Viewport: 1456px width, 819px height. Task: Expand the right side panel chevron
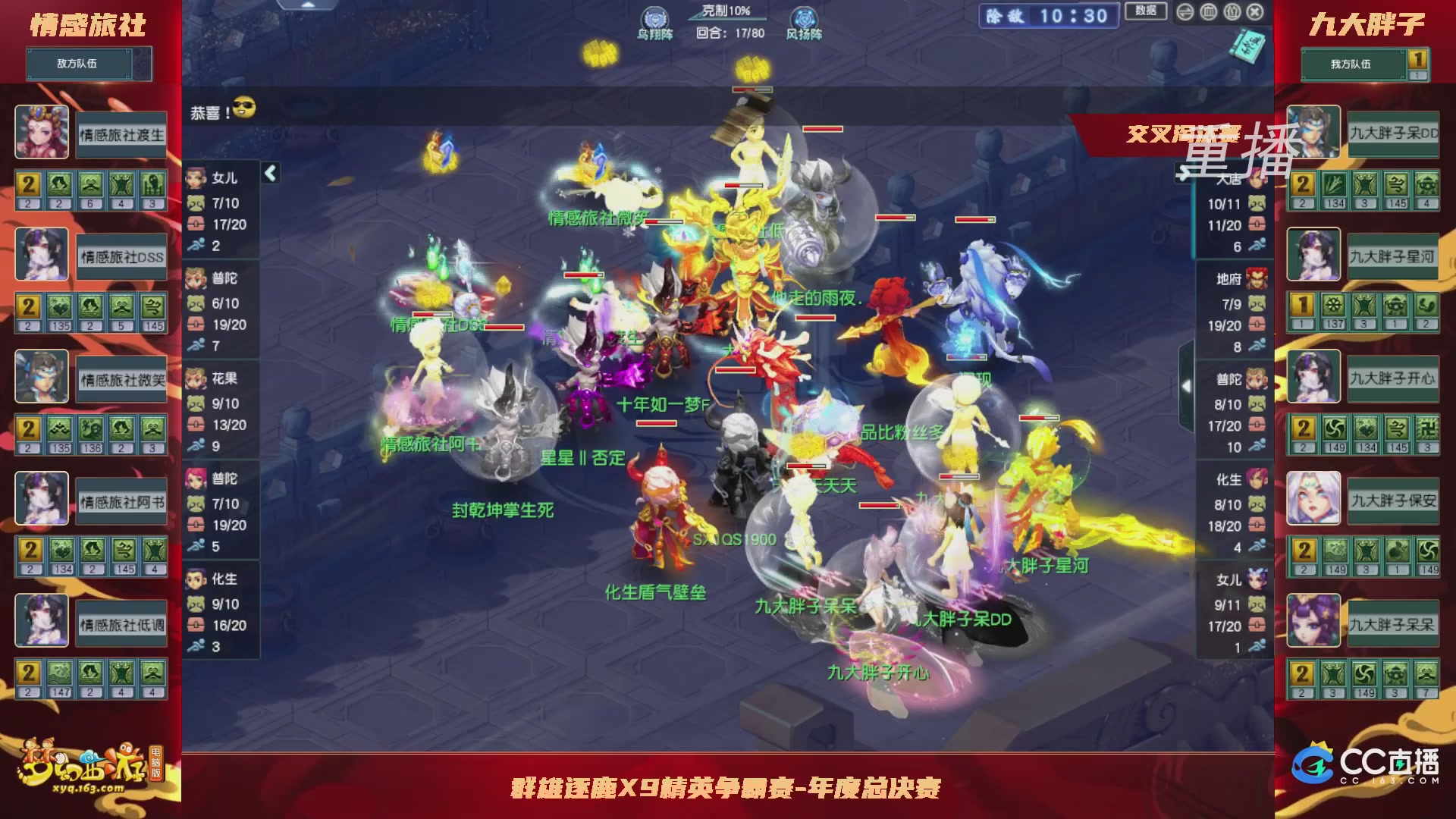point(1187,384)
